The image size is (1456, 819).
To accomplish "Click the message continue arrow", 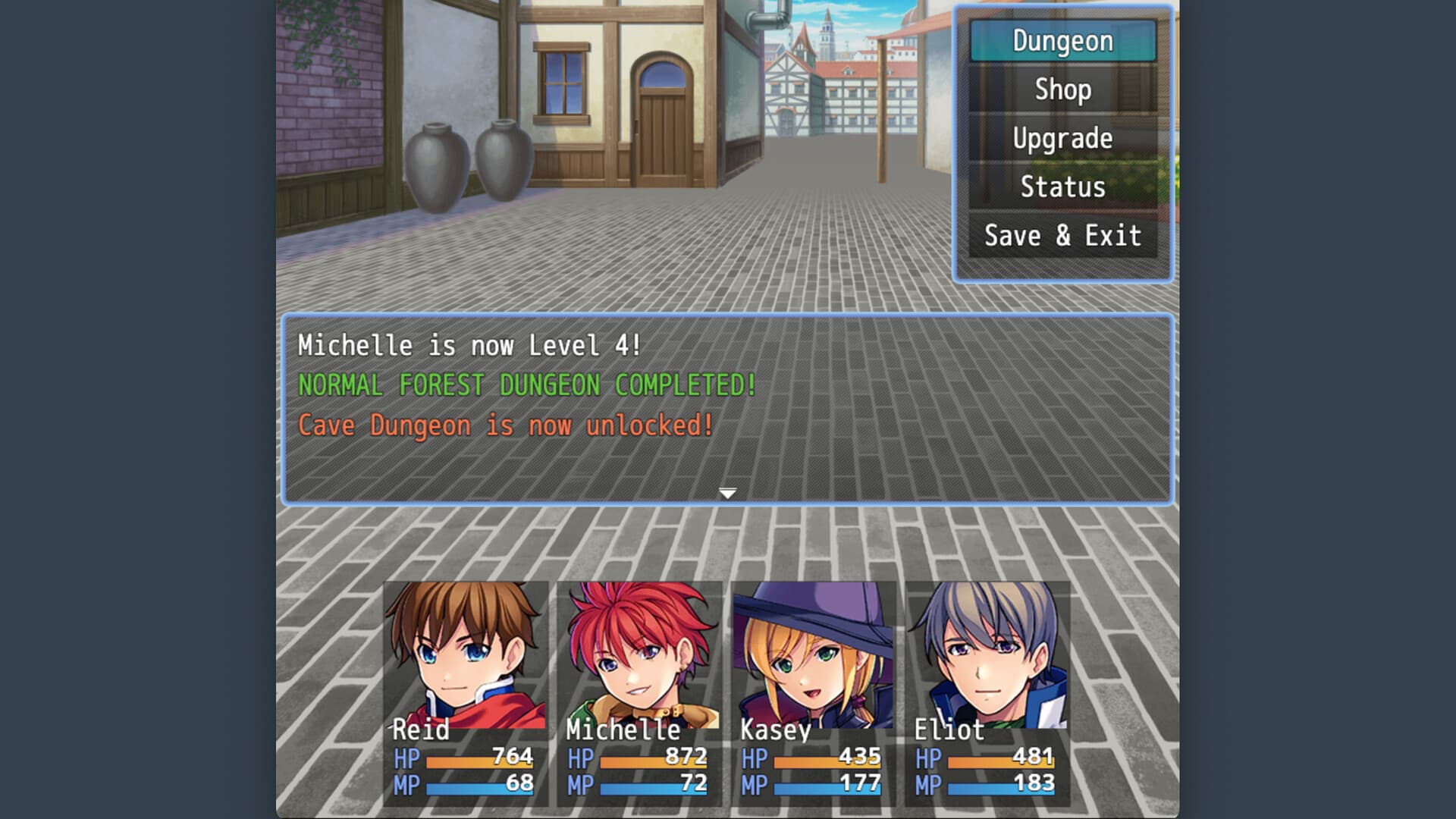I will point(728,491).
